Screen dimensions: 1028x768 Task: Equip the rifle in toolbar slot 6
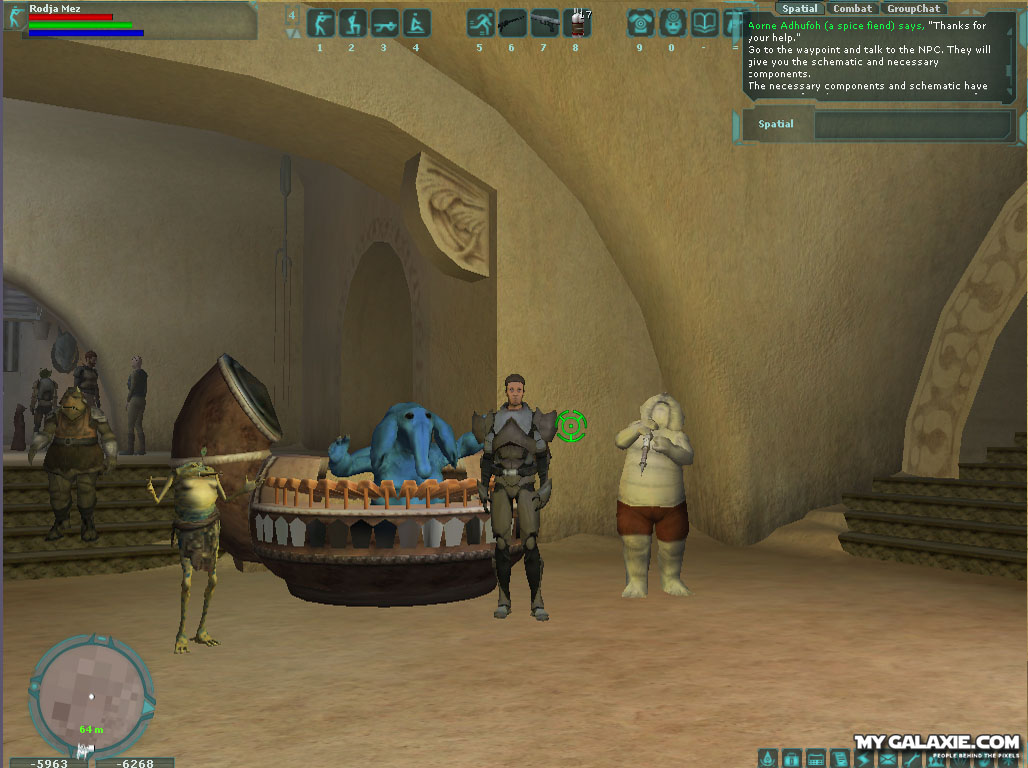512,22
